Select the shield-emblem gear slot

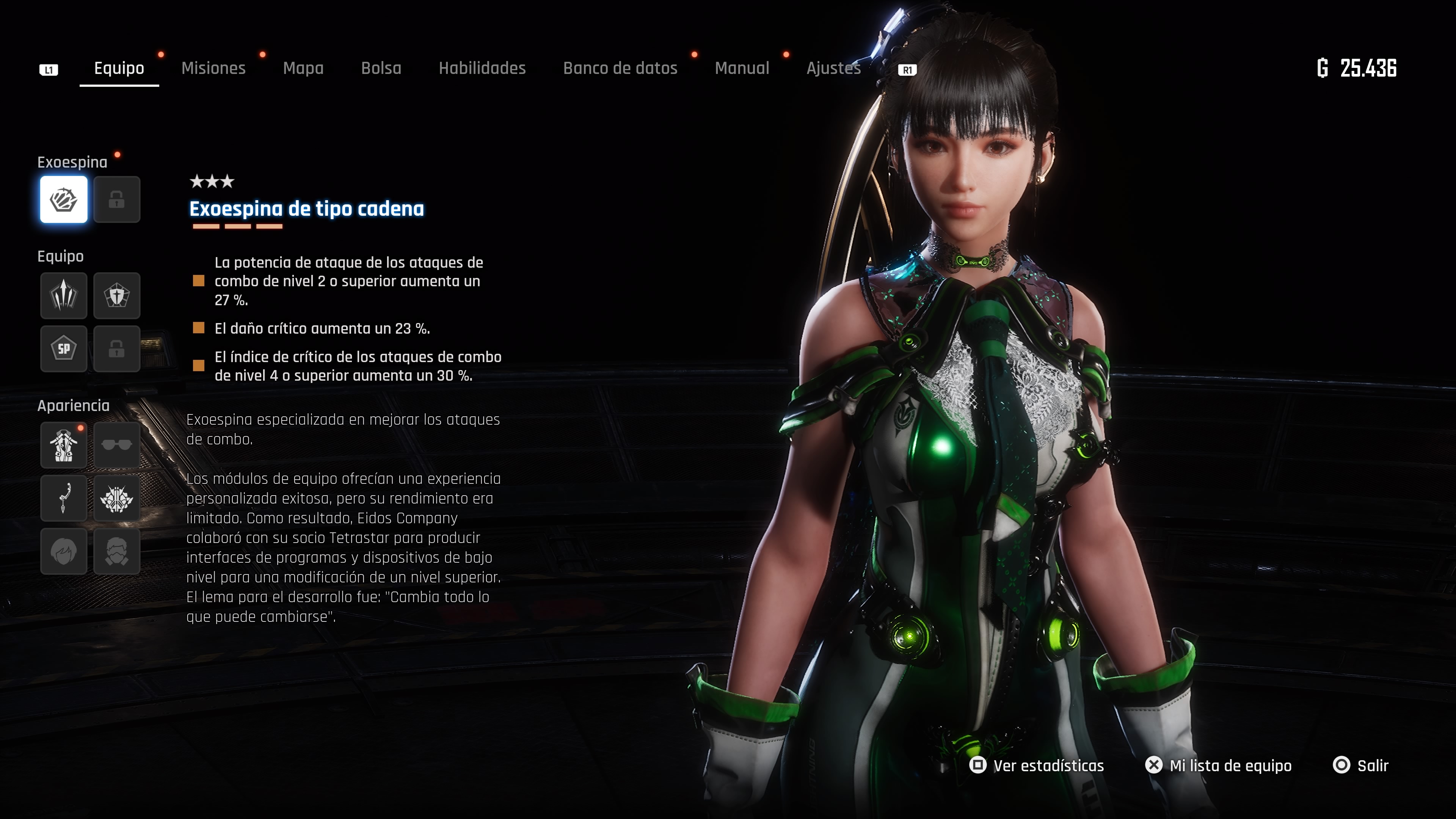(117, 296)
